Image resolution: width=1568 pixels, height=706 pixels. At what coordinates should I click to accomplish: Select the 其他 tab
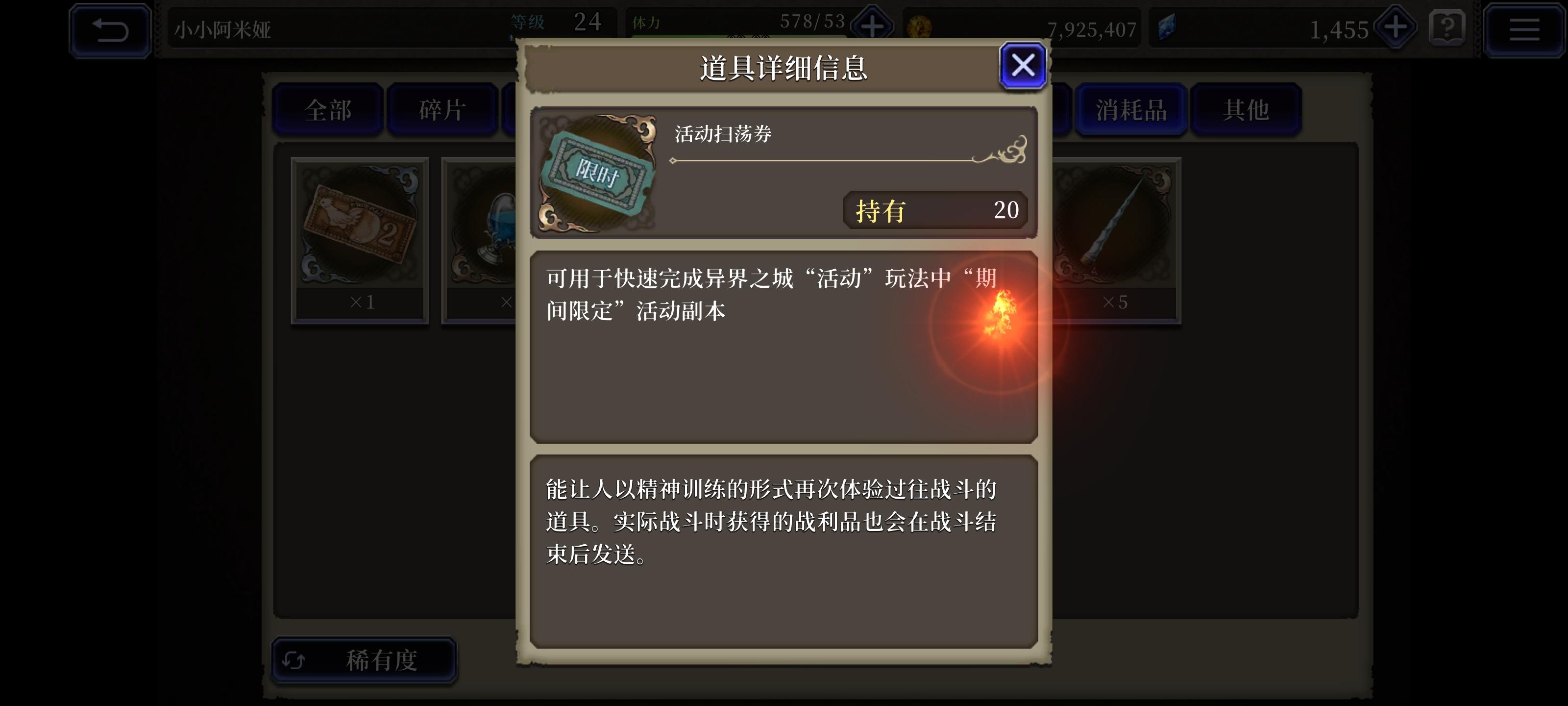click(x=1246, y=110)
